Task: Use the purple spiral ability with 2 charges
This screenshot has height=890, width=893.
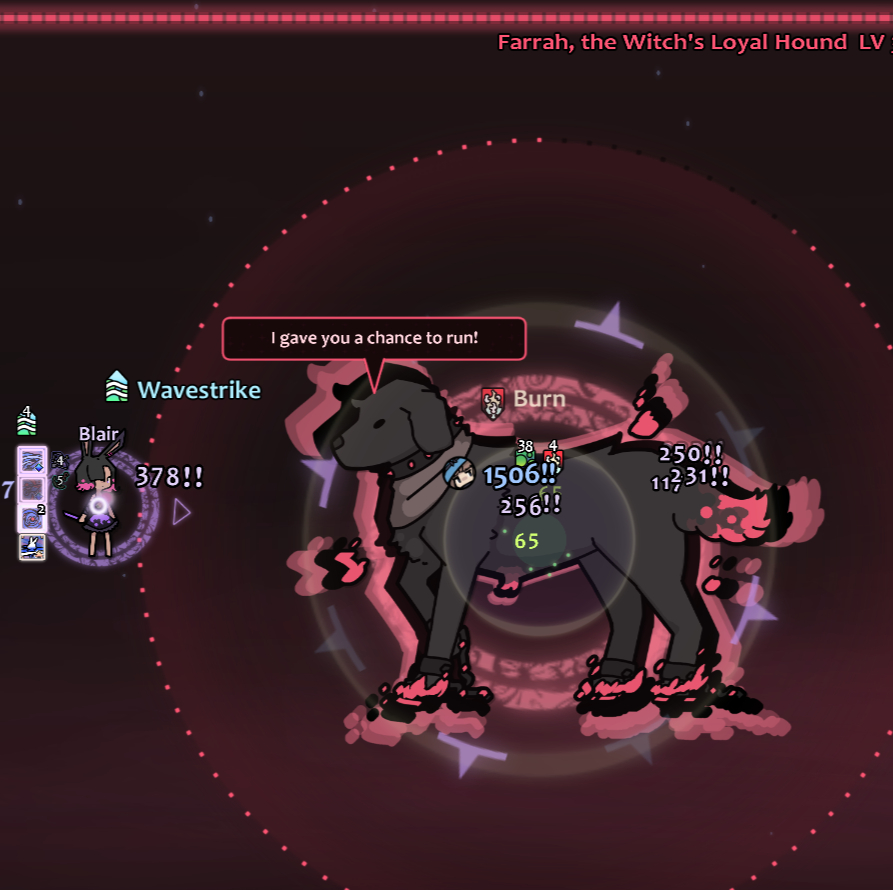Action: [32, 518]
